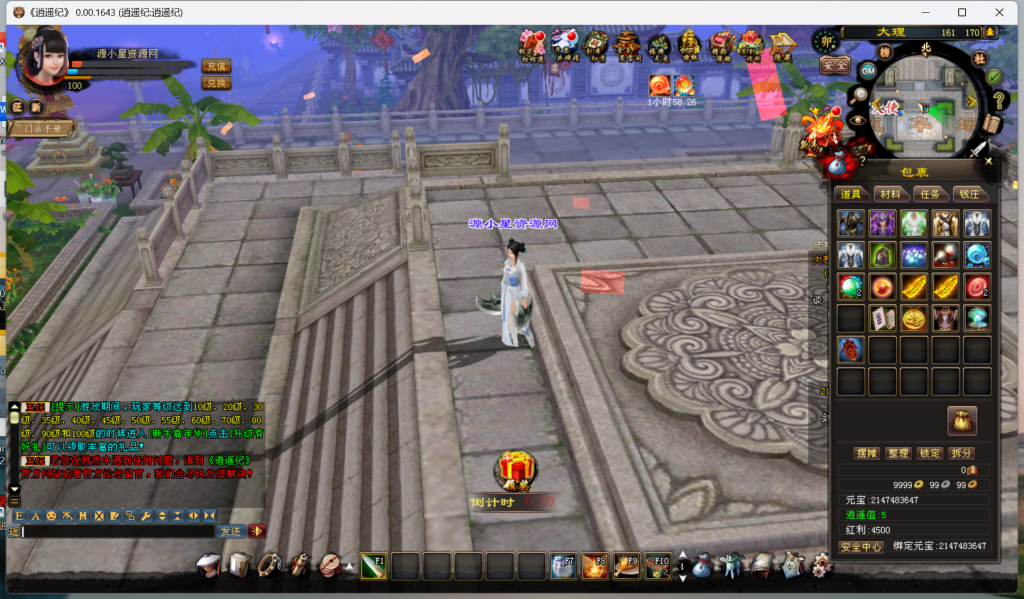This screenshot has height=599, width=1024.
Task: Click the money pouch button in the bag
Action: pyautogui.click(x=962, y=419)
